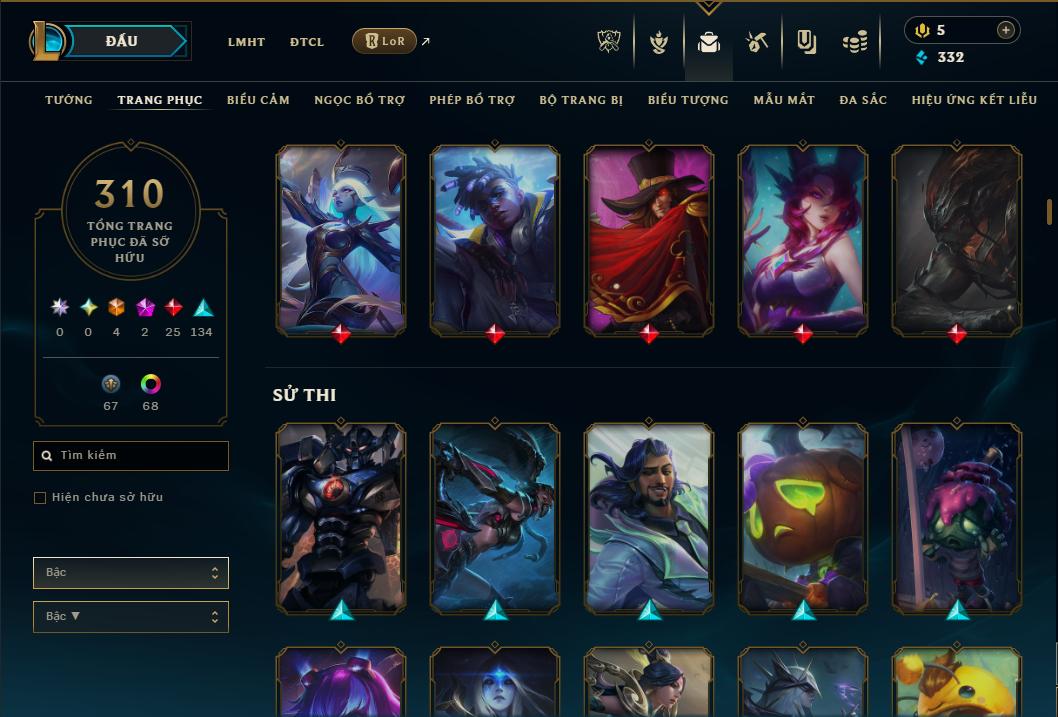View the MẪU MẮT tab
1058x717 pixels.
[x=784, y=100]
